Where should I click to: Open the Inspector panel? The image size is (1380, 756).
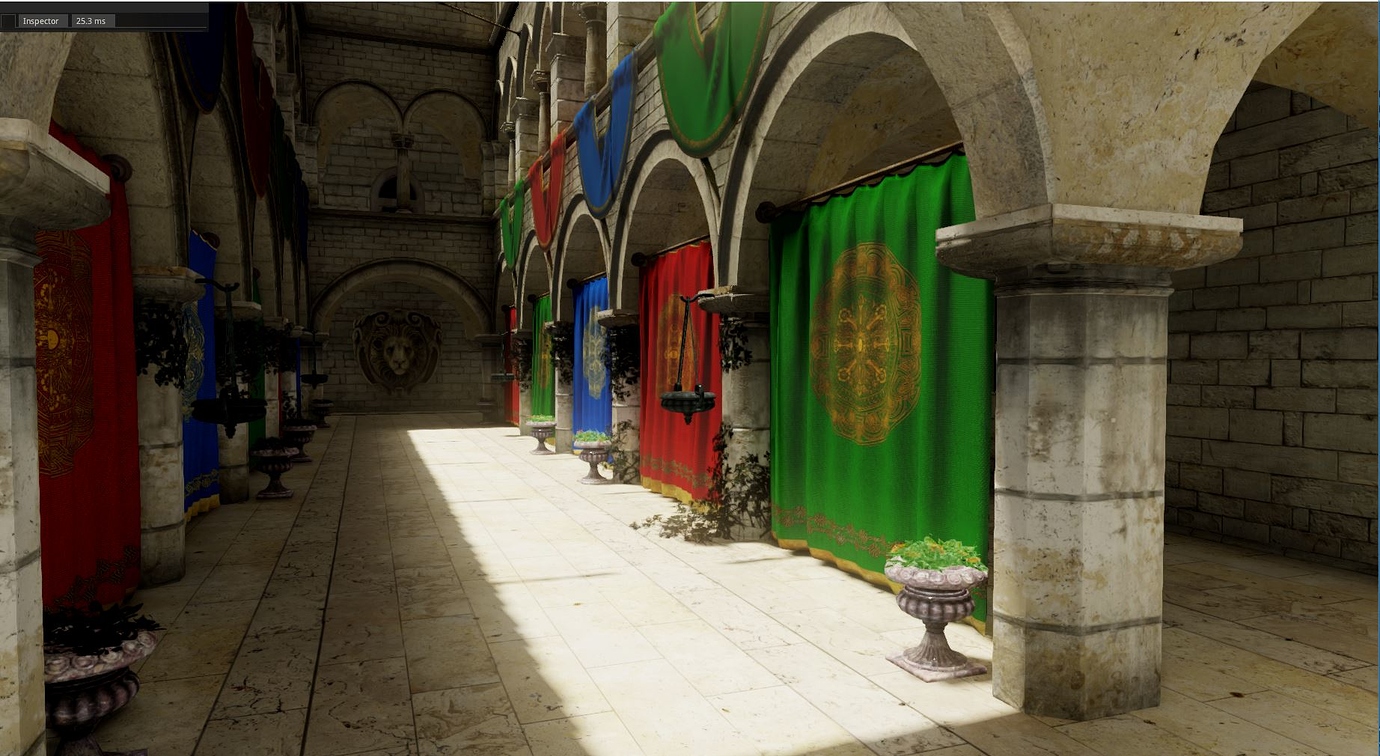[x=40, y=20]
